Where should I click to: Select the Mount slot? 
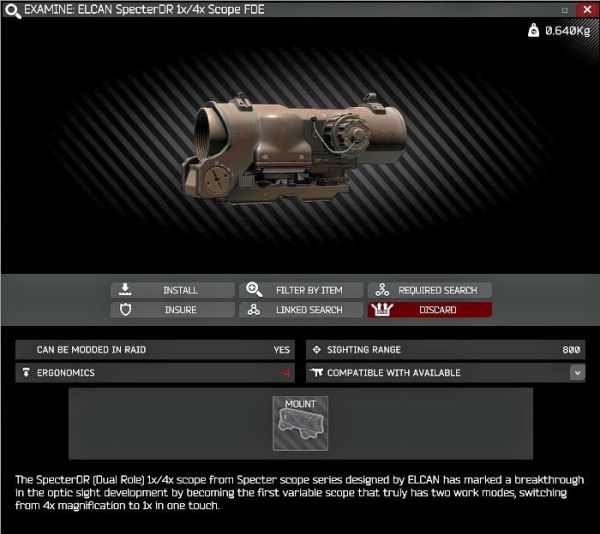click(300, 422)
